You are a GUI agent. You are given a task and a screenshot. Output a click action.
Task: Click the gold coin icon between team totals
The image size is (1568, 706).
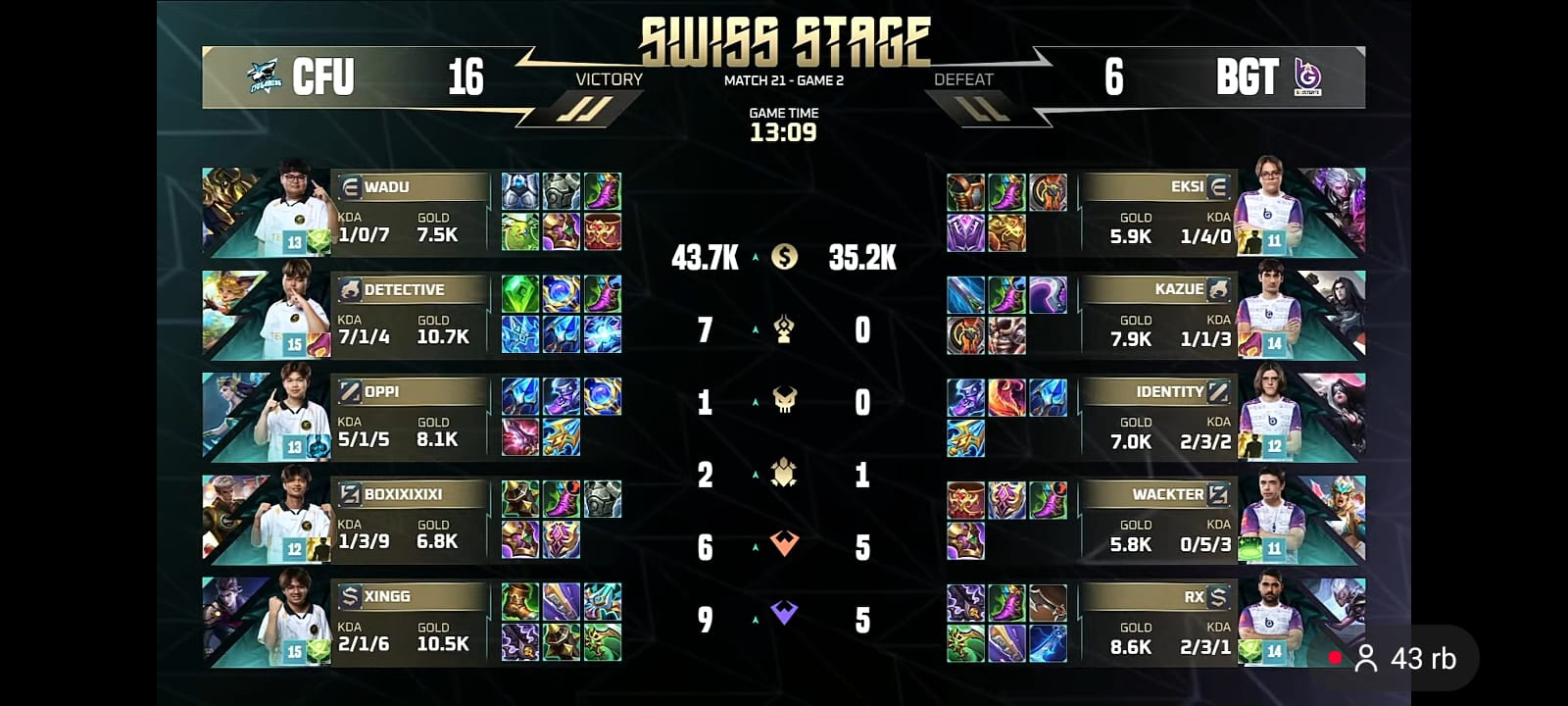point(784,257)
